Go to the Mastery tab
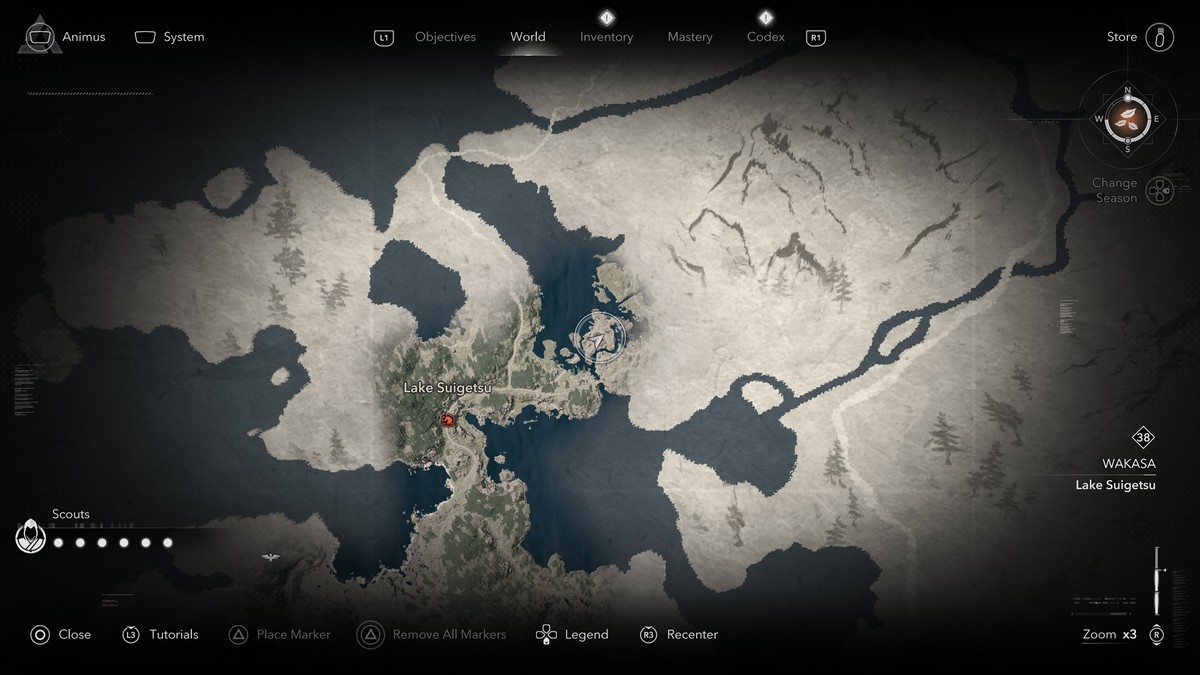The width and height of the screenshot is (1200, 675). [x=690, y=37]
